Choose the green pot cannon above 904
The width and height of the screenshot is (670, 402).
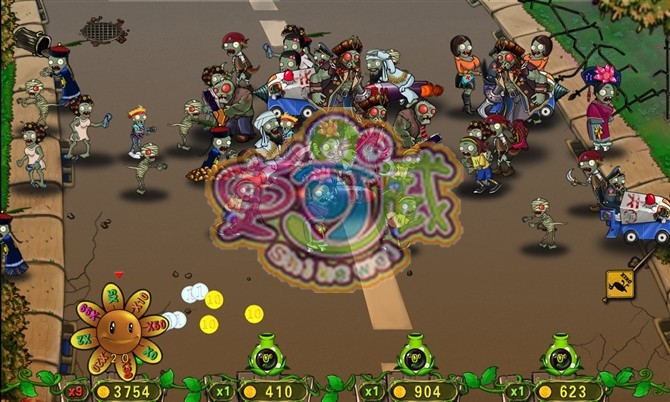(414, 355)
